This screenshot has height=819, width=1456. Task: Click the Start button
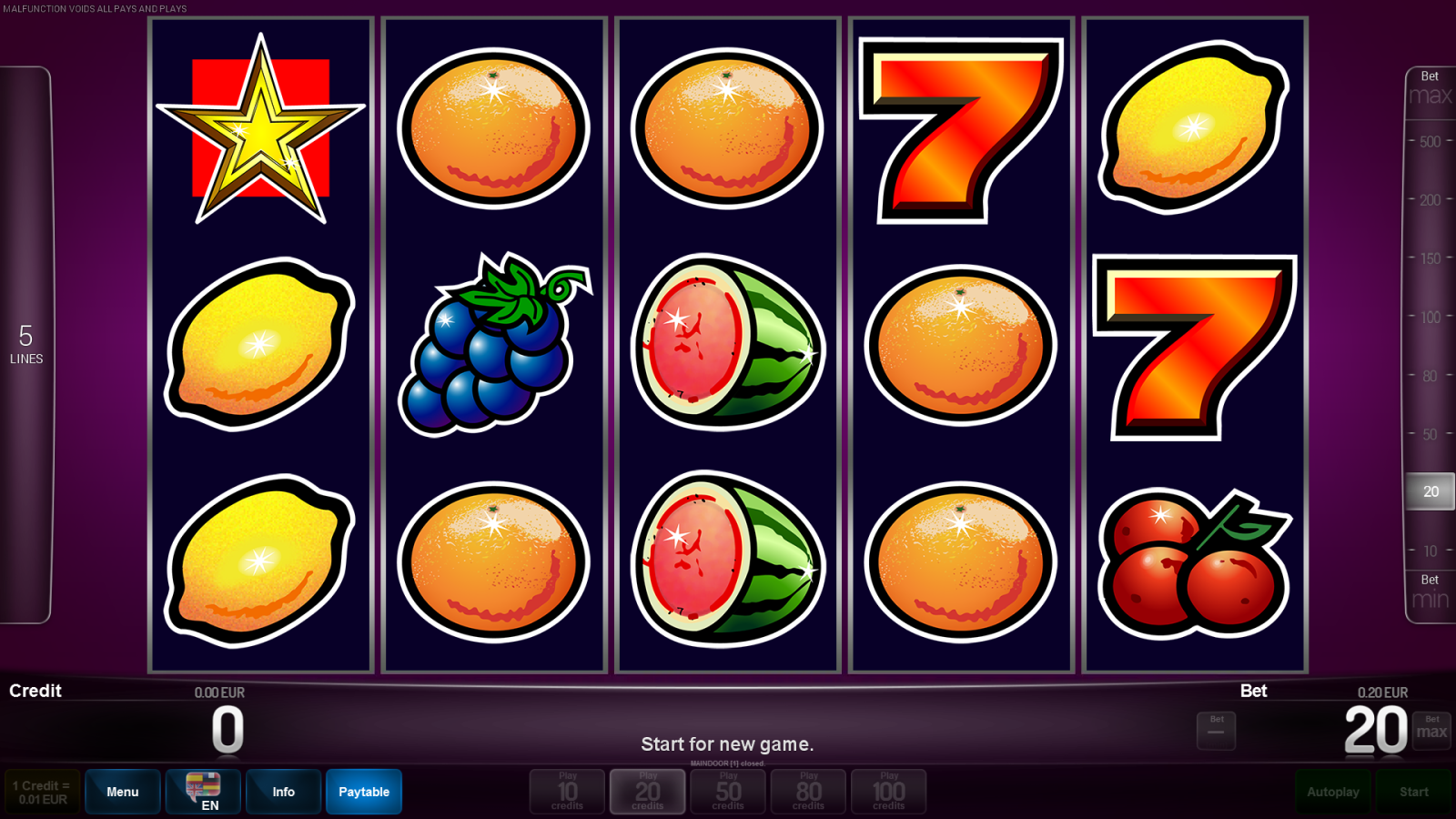(x=1414, y=792)
